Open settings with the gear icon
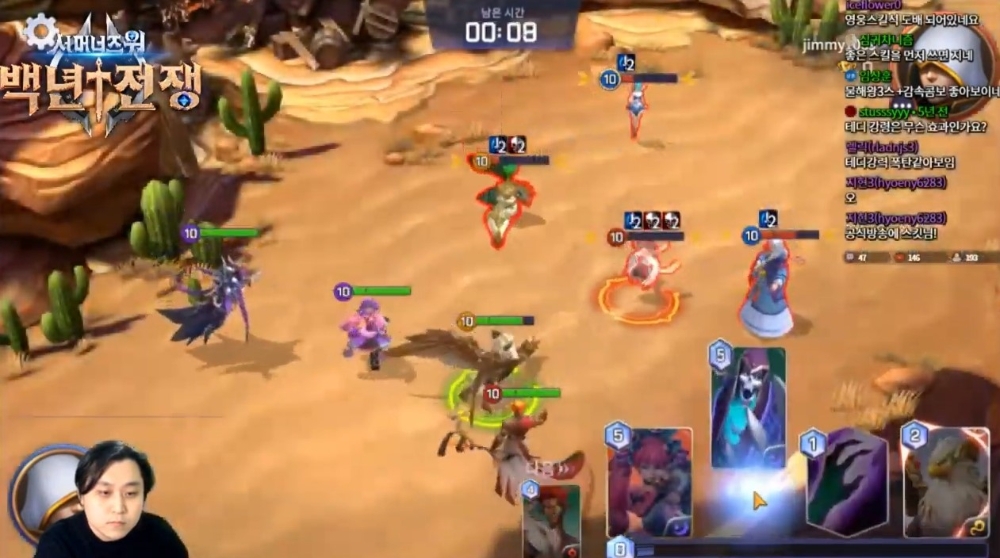This screenshot has height=558, width=1000. [40, 31]
